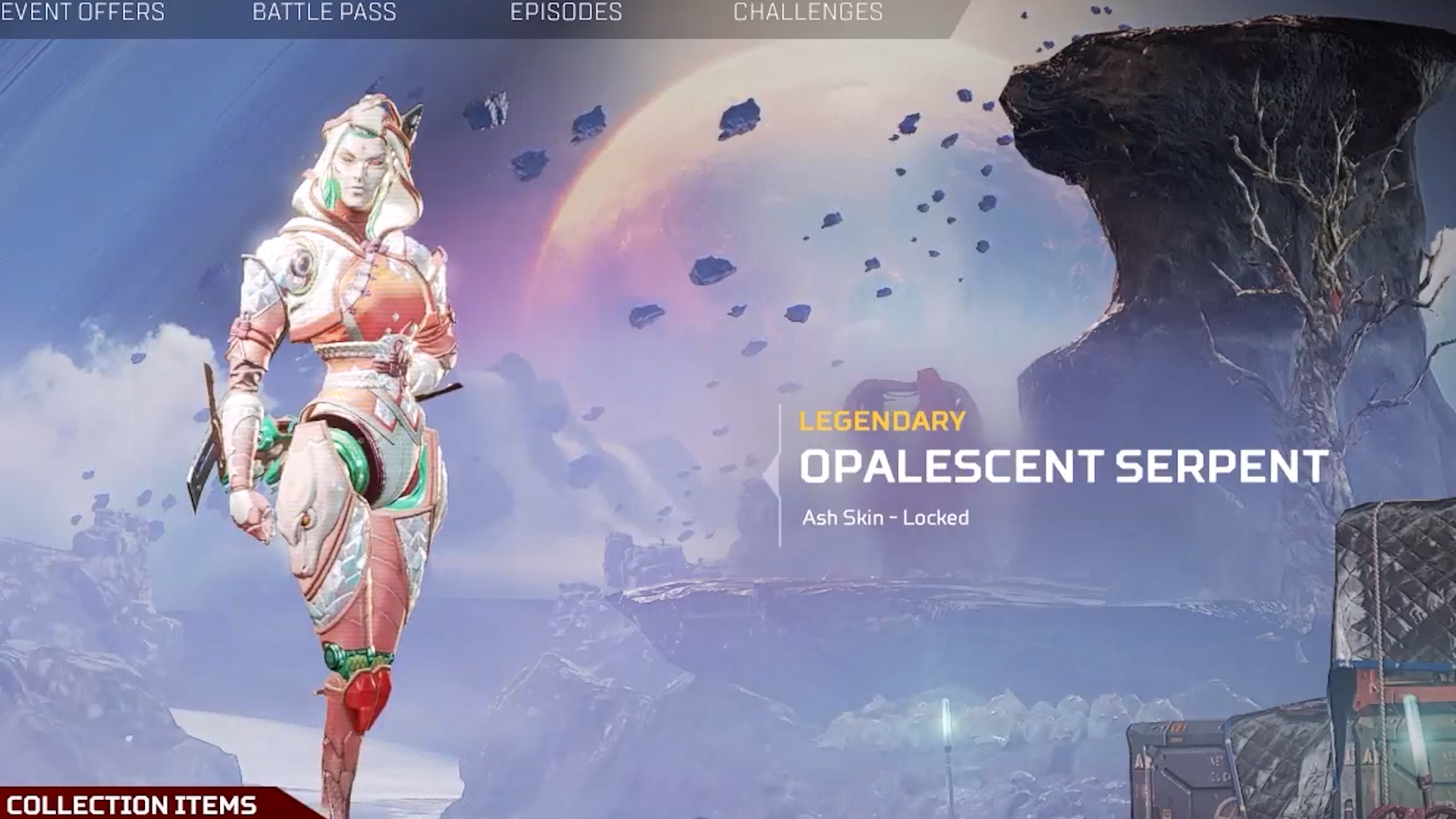Go to the Episodes tab
The image size is (1456, 819).
[566, 13]
